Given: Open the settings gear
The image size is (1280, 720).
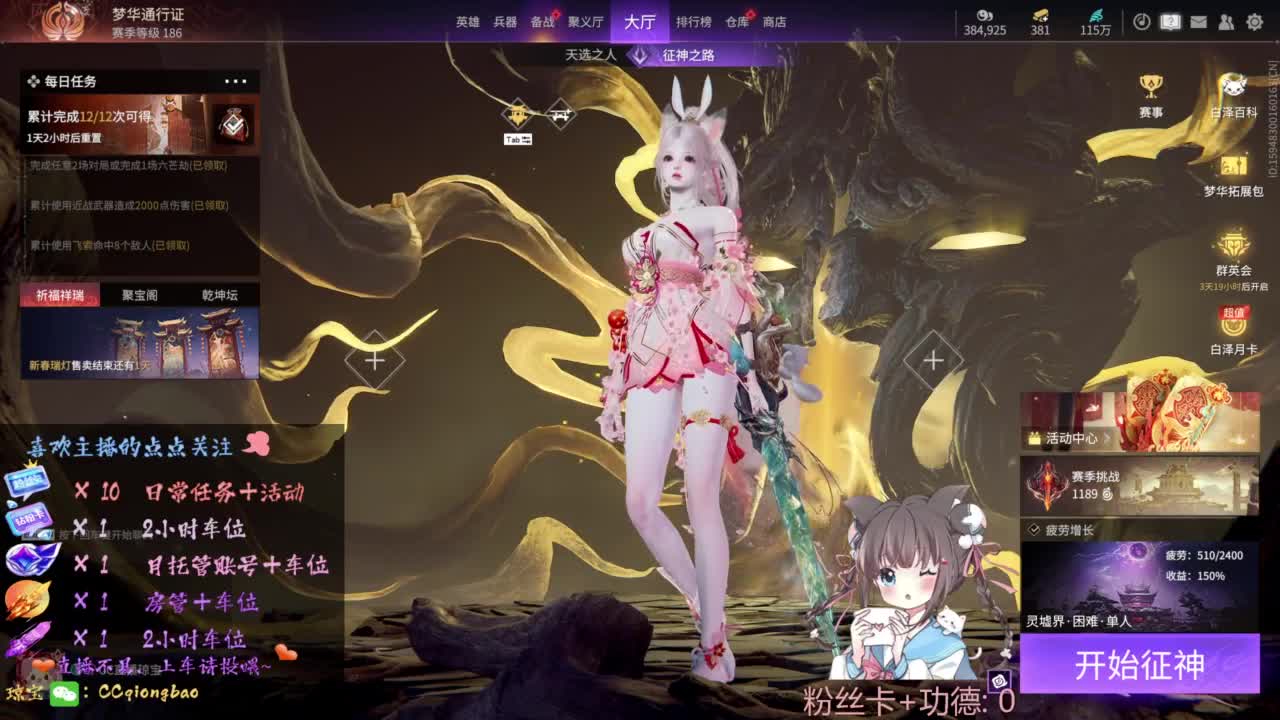Looking at the screenshot, I should [x=1253, y=22].
